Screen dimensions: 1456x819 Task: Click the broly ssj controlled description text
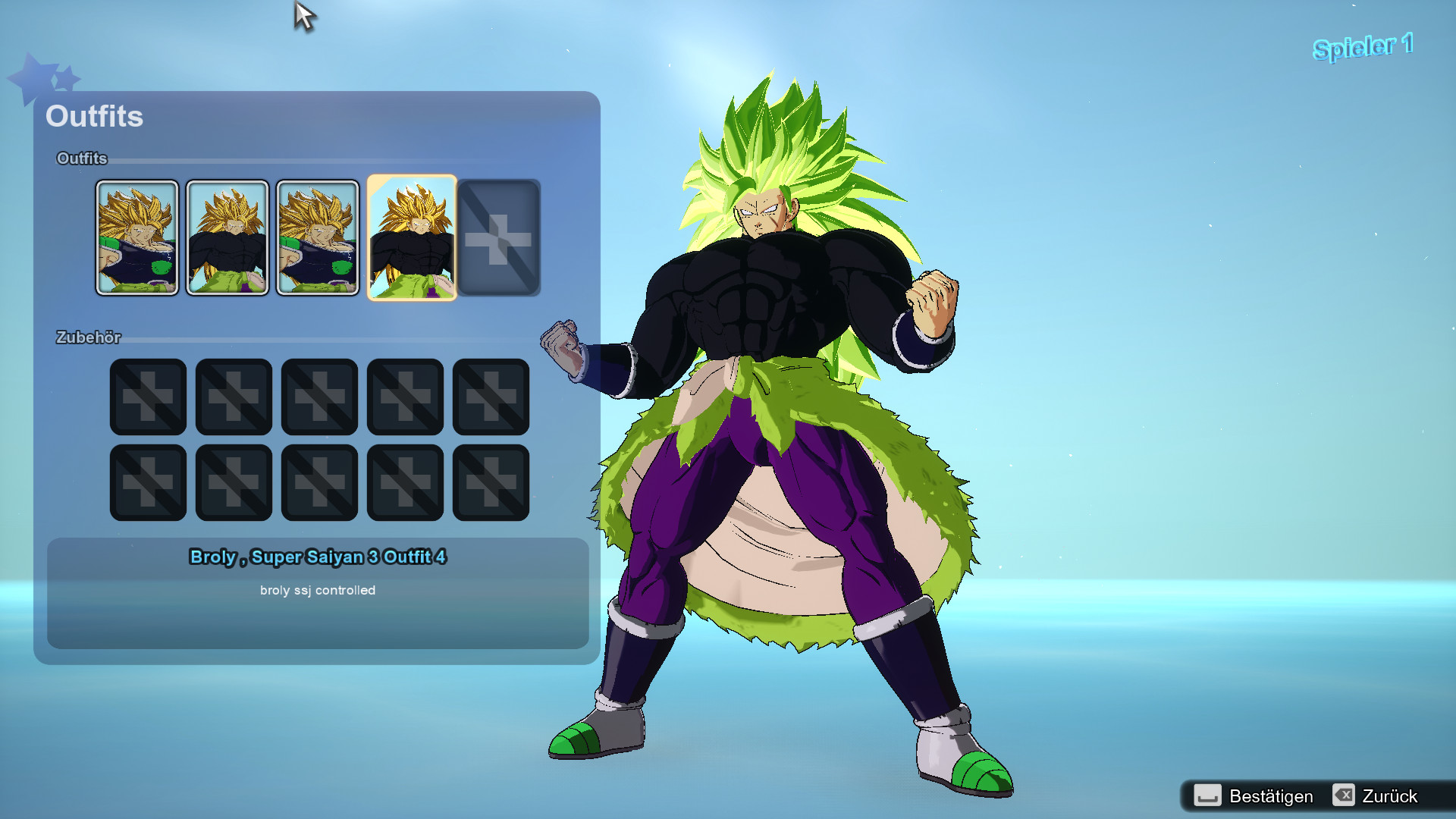pos(318,590)
